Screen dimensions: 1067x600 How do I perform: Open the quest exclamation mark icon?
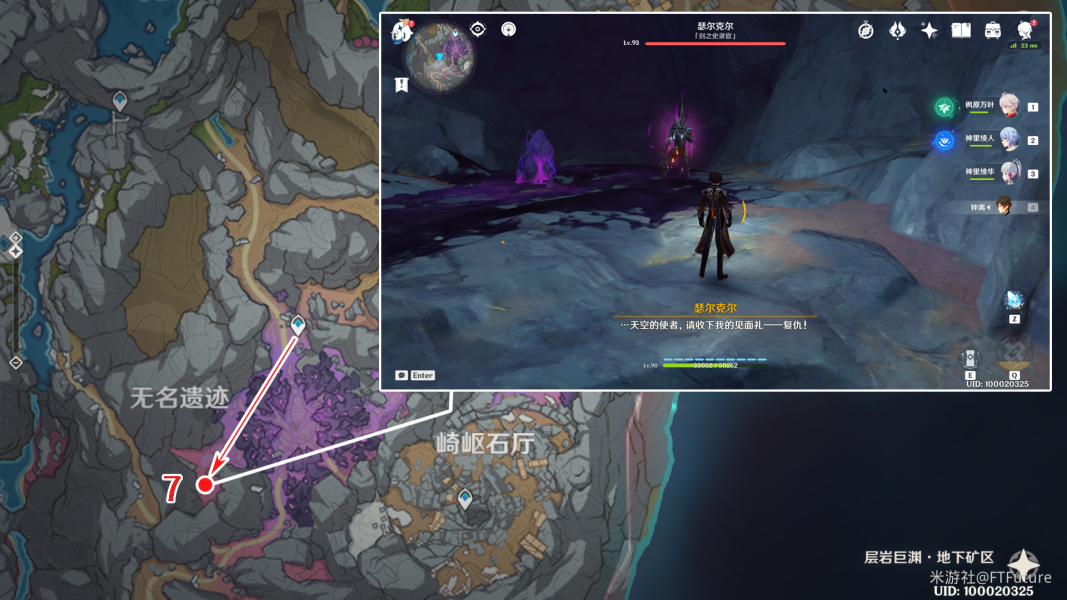tap(401, 85)
